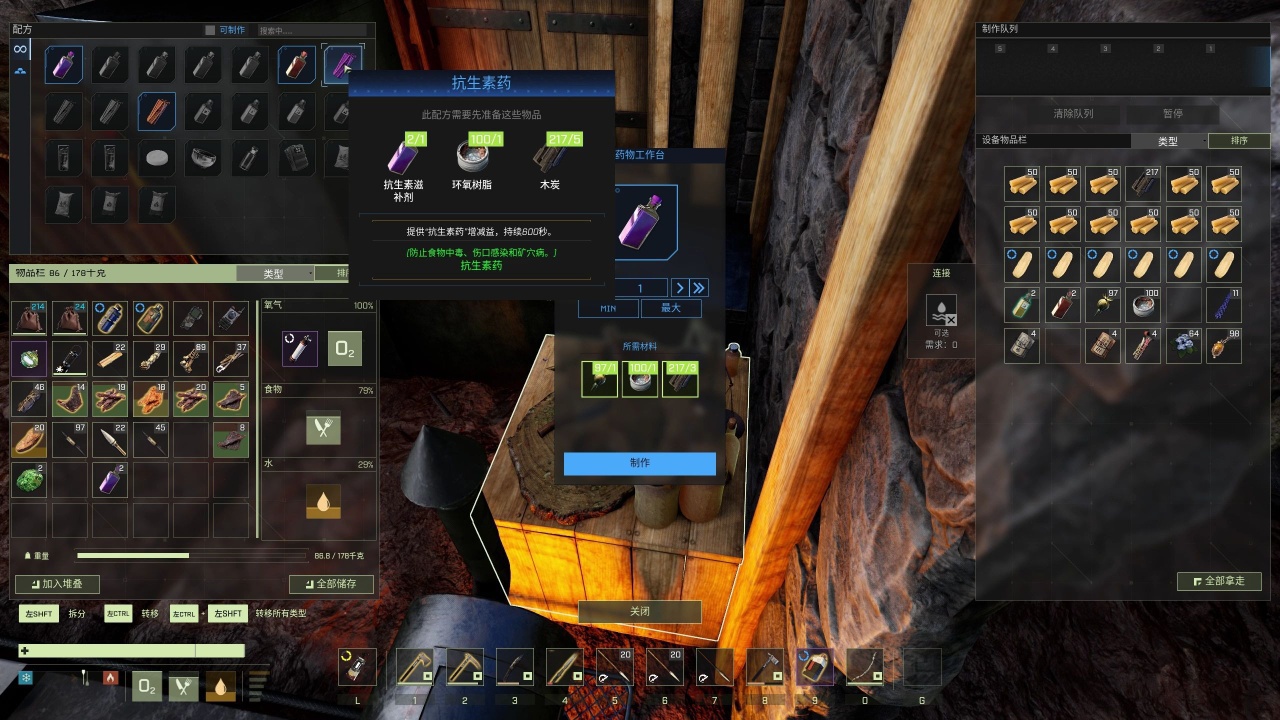Screen dimensions: 1280x720
Task: Select the charcoal stack of 217
Action: (1143, 183)
